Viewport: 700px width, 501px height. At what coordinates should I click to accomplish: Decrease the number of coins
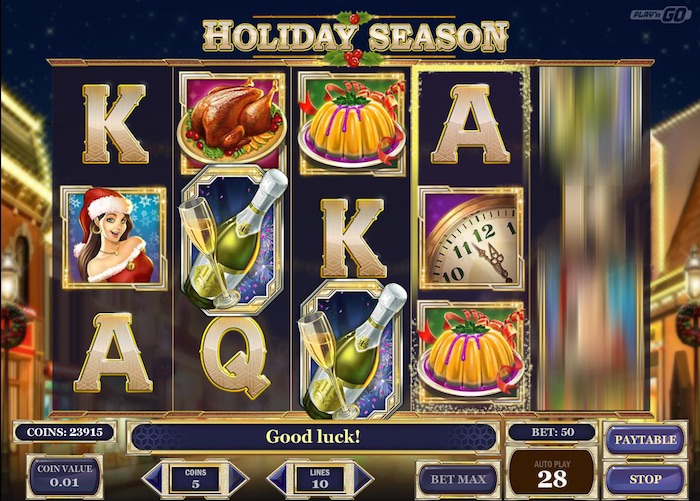pos(152,478)
